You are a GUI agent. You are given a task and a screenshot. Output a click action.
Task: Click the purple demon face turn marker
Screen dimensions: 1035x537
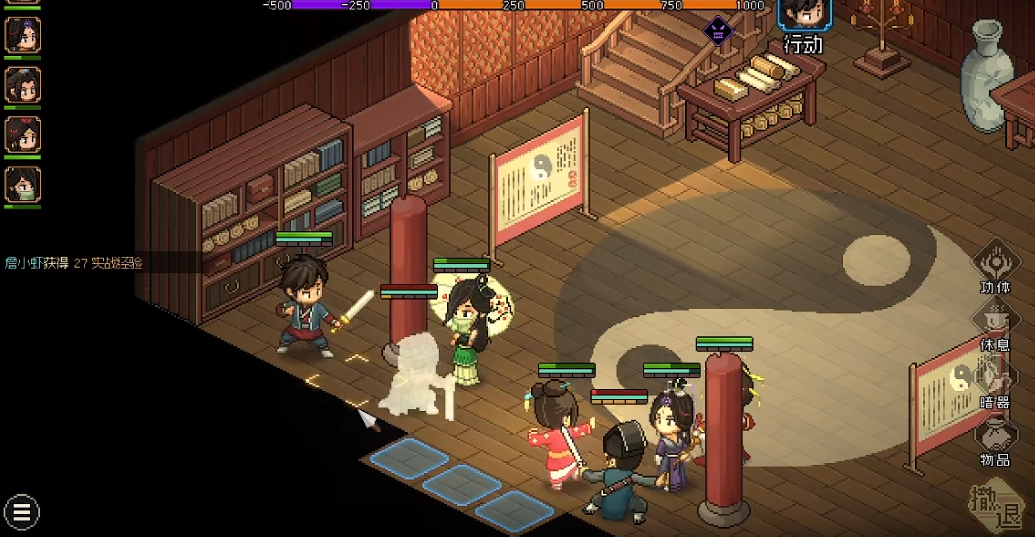tap(718, 31)
